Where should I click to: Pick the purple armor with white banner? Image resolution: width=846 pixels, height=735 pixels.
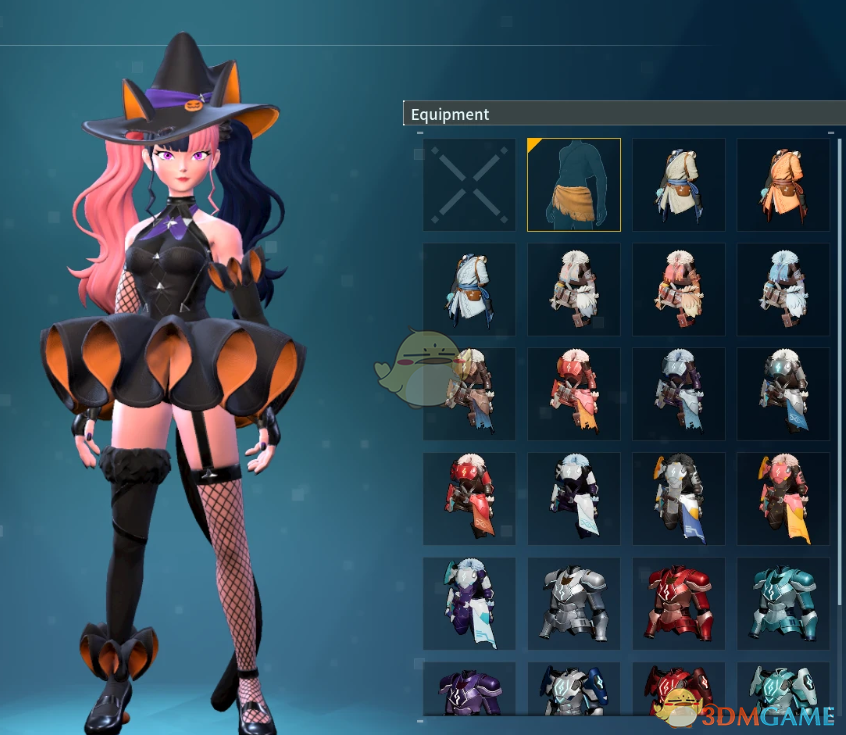point(469,604)
